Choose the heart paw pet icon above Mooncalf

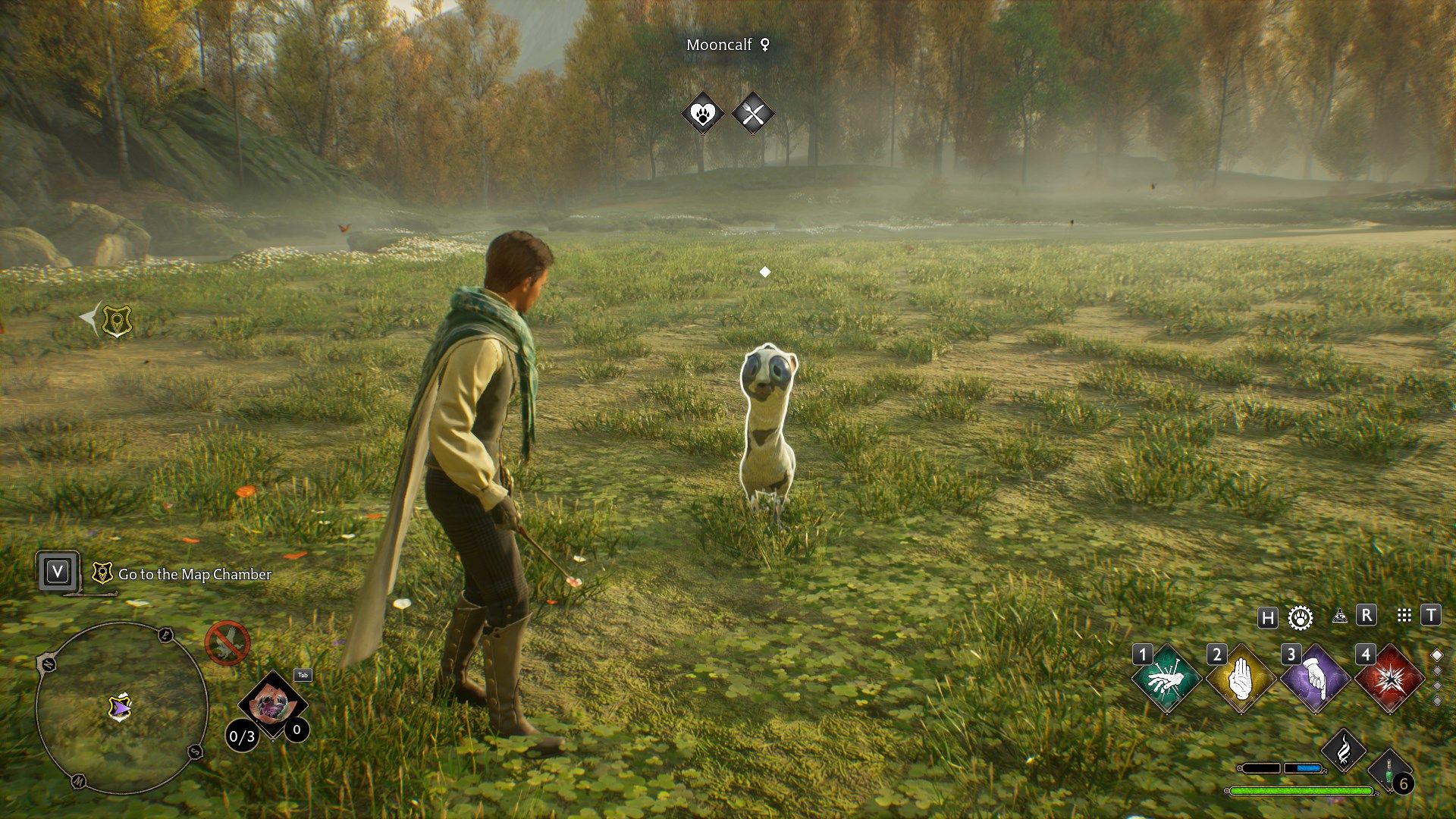click(703, 115)
